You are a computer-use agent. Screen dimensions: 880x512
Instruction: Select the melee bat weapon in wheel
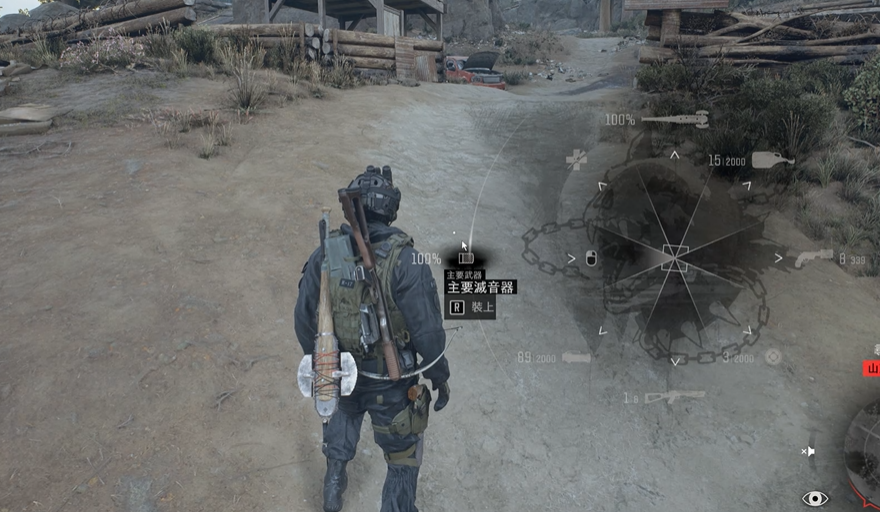coord(675,120)
